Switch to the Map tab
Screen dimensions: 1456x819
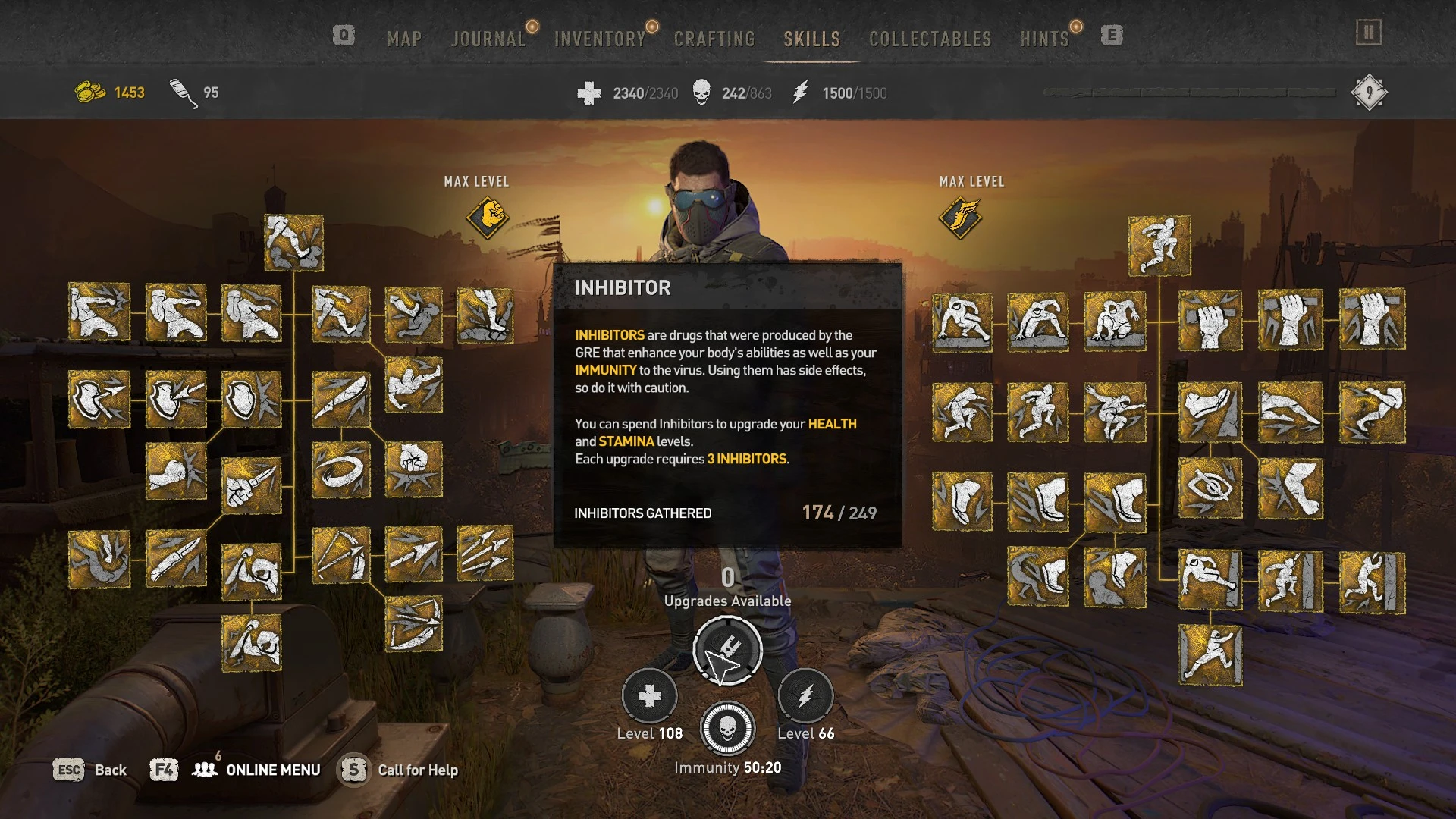point(404,39)
